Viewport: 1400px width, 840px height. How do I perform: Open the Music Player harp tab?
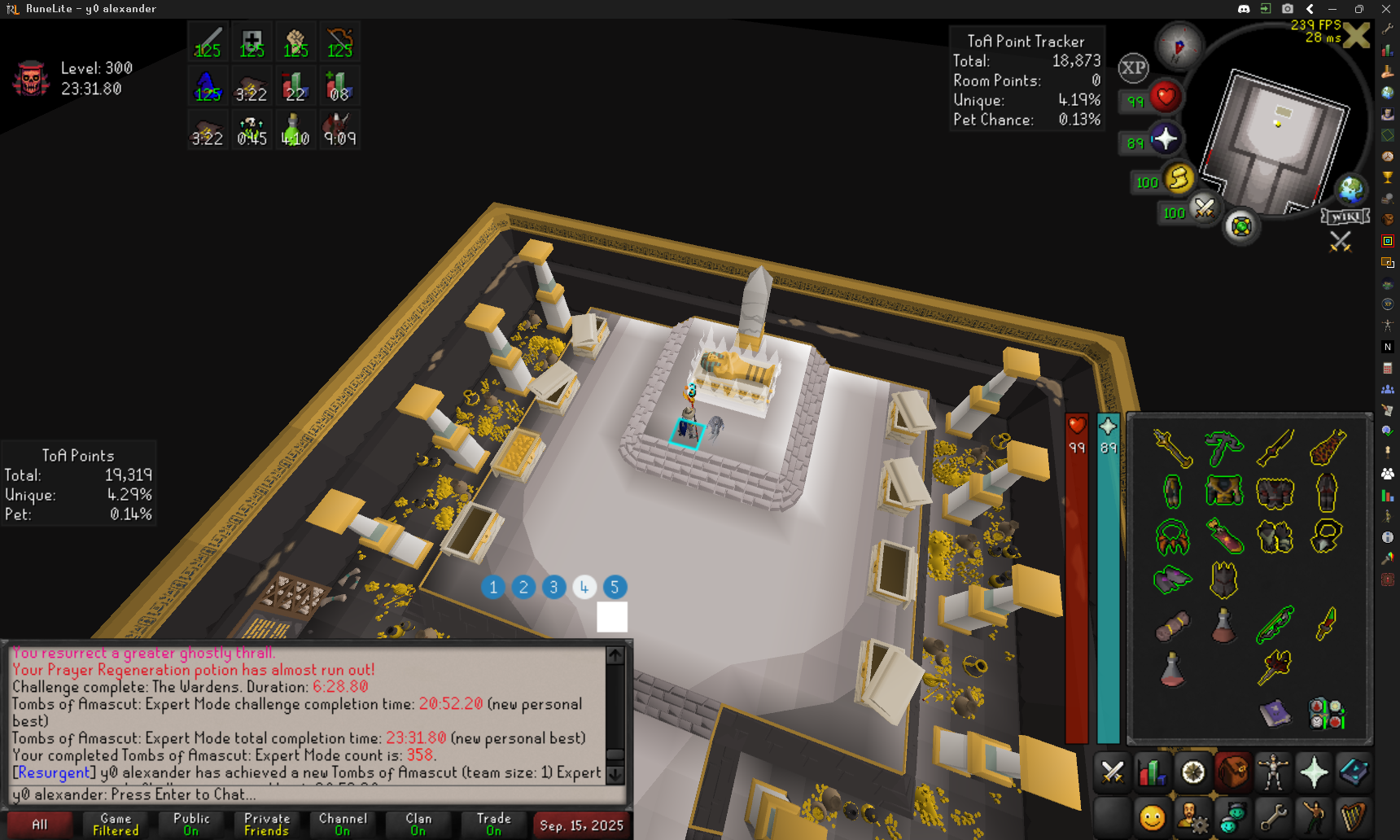tap(1354, 816)
